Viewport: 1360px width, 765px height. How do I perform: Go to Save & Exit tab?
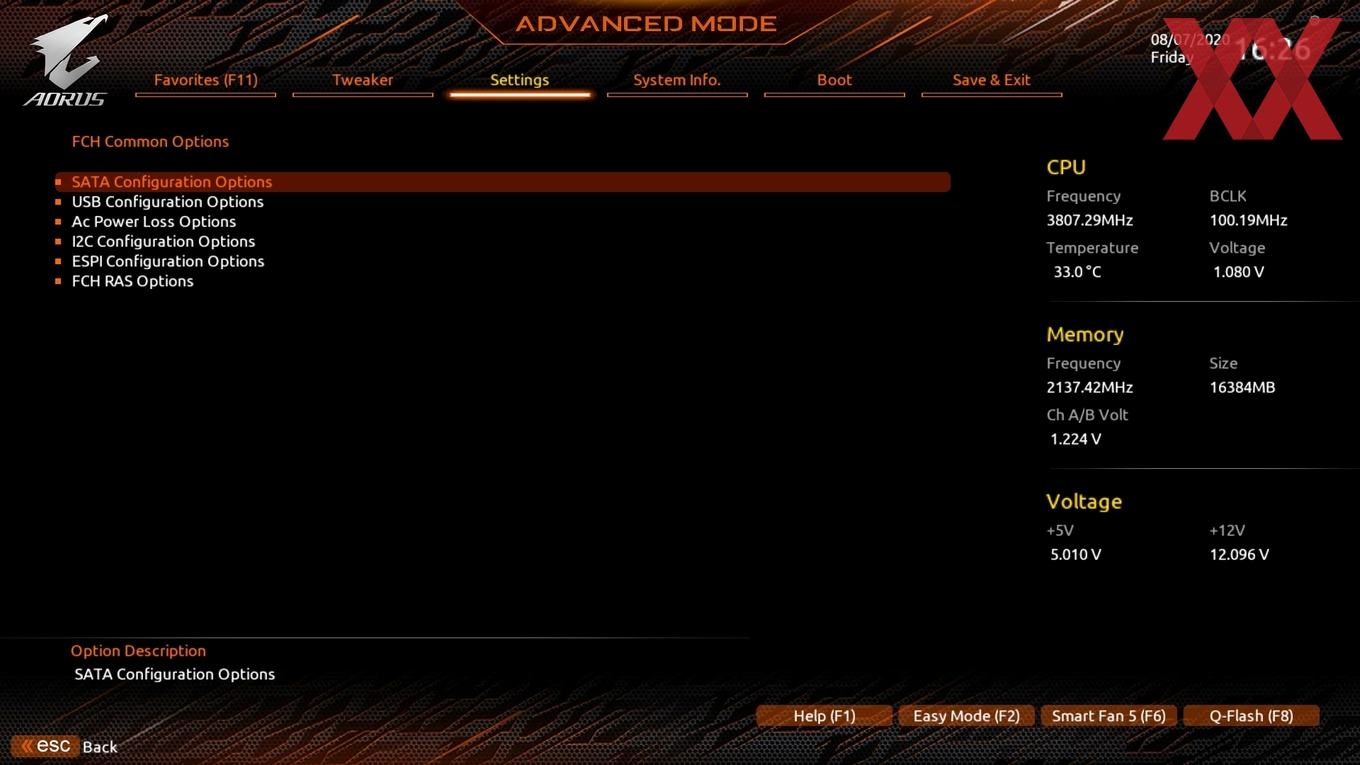click(991, 80)
